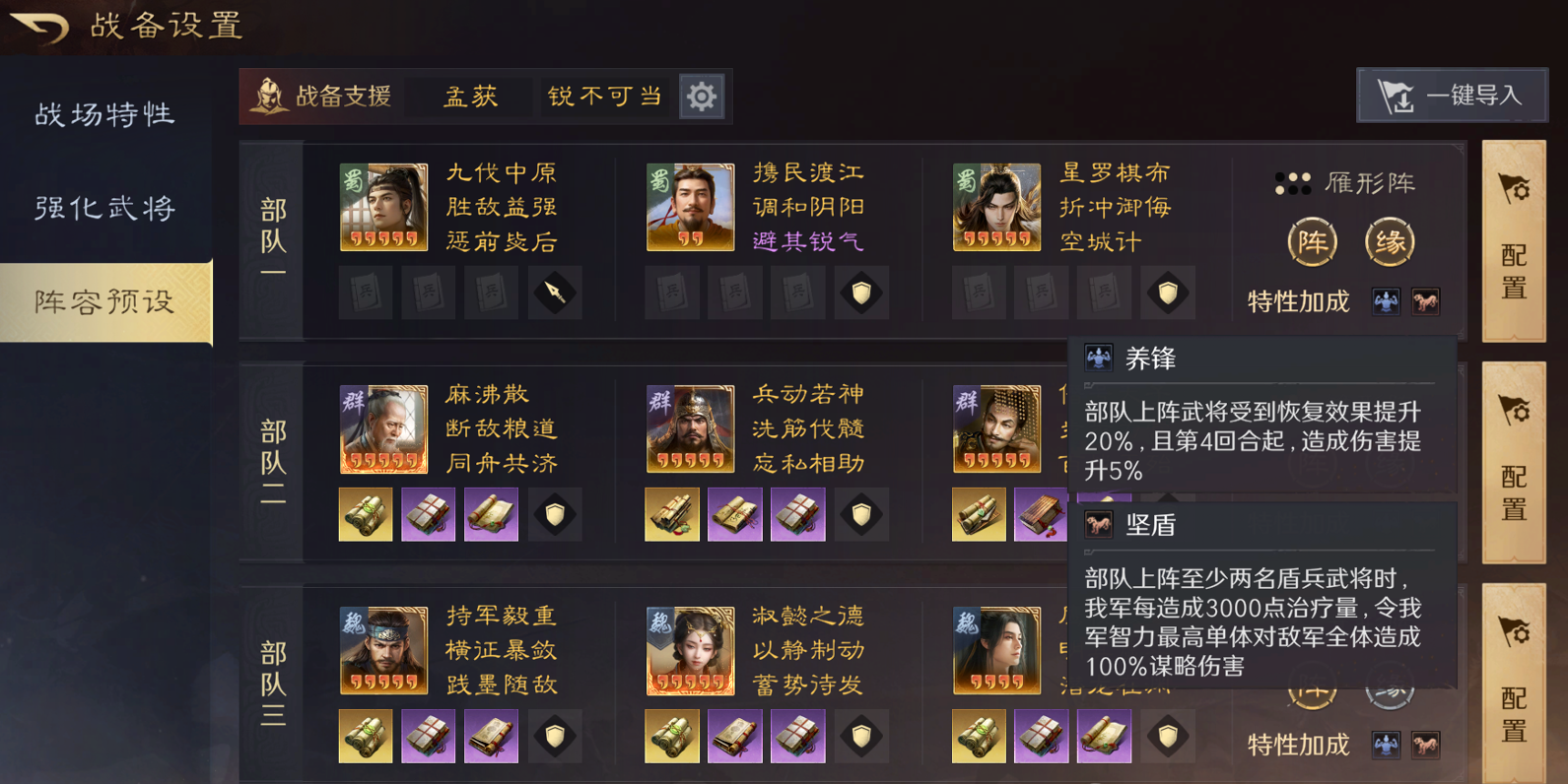Switch to the 强化武将 tab

point(105,208)
